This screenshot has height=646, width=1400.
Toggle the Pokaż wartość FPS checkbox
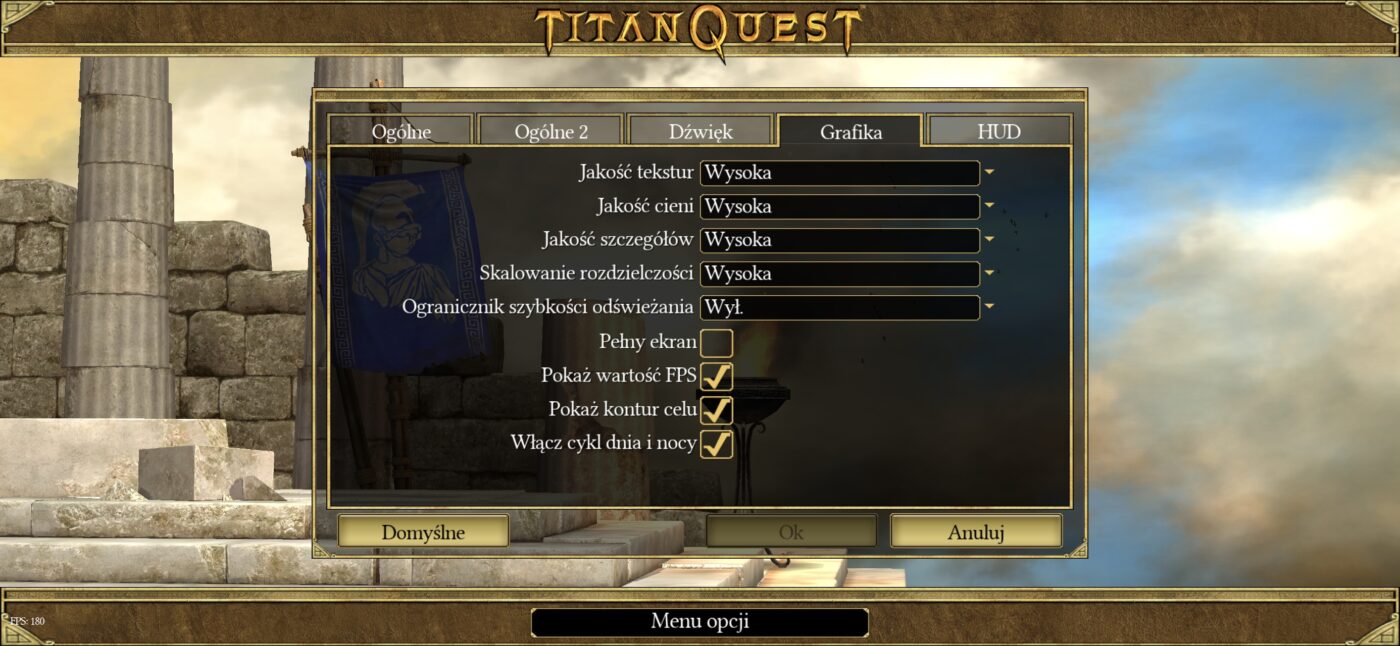(x=716, y=377)
